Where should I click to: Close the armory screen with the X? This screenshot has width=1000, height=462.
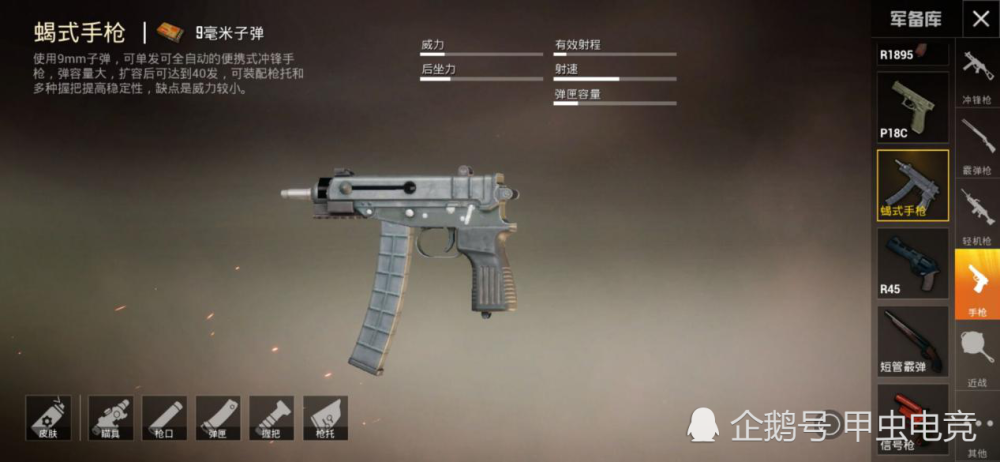coord(980,19)
